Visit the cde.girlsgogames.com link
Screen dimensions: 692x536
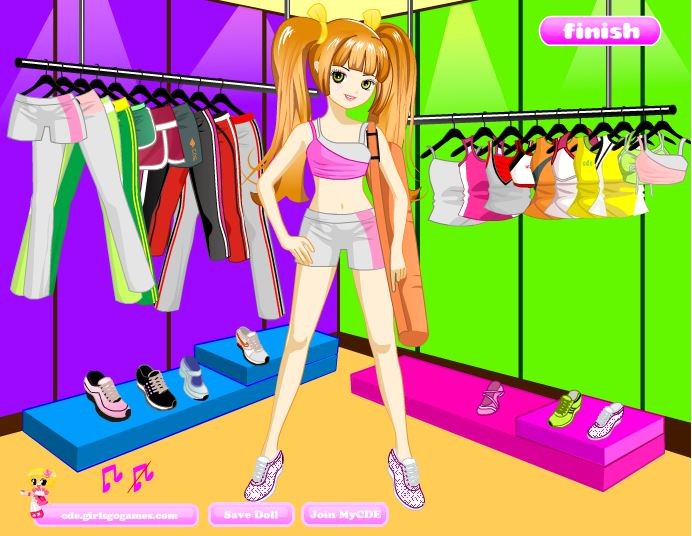pos(119,516)
